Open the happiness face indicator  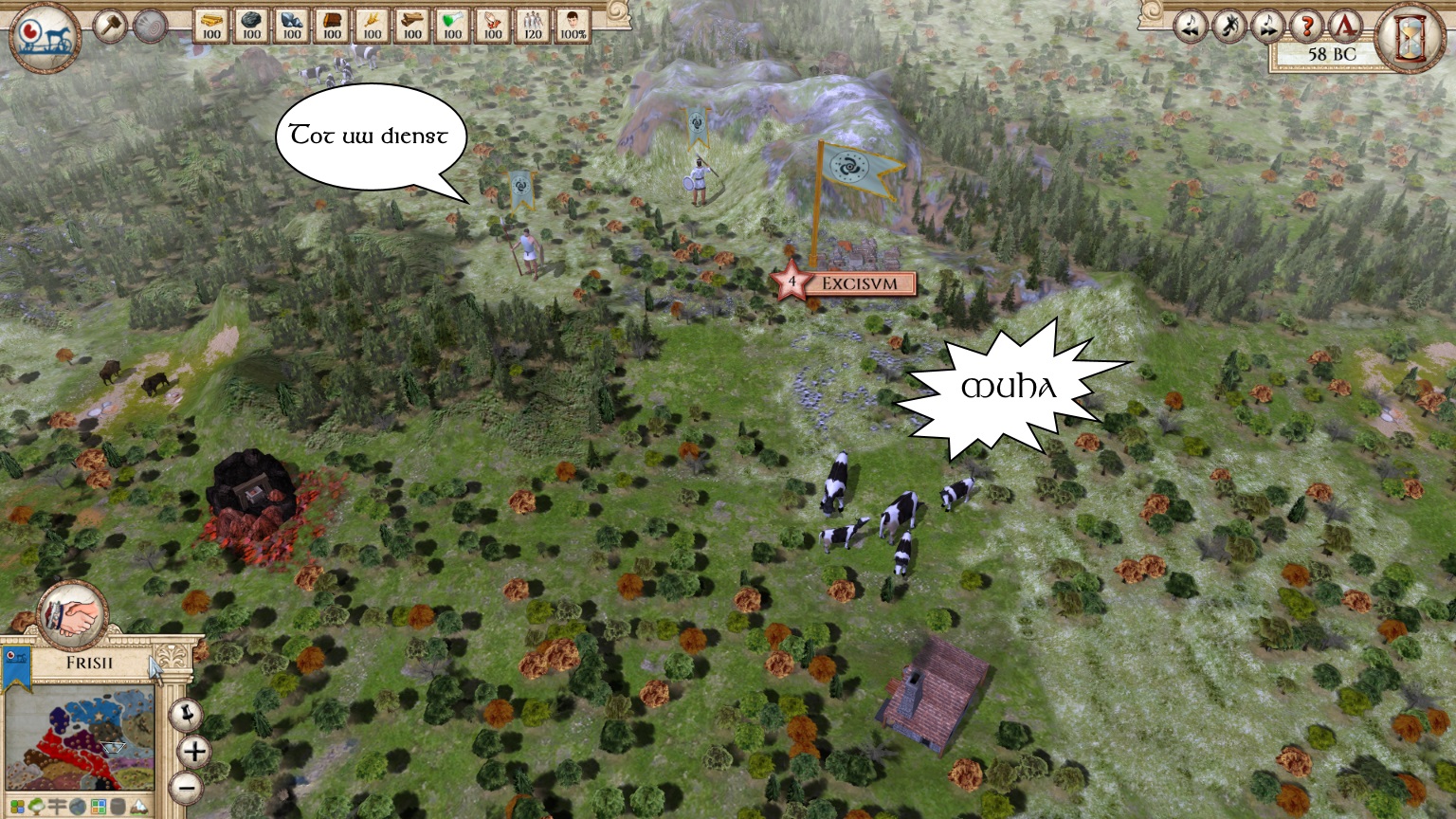click(573, 25)
